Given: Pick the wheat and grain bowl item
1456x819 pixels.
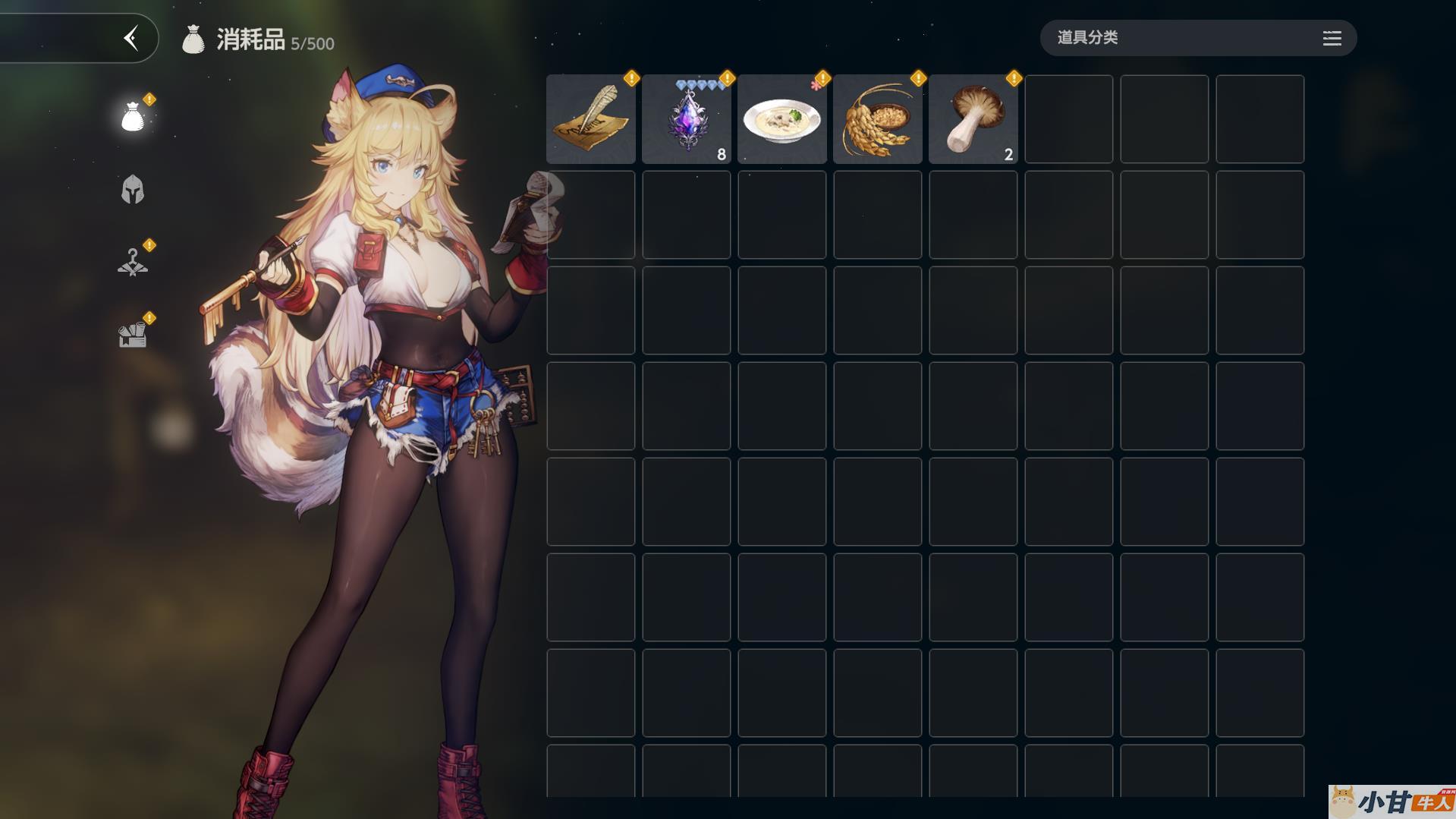Looking at the screenshot, I should [878, 119].
